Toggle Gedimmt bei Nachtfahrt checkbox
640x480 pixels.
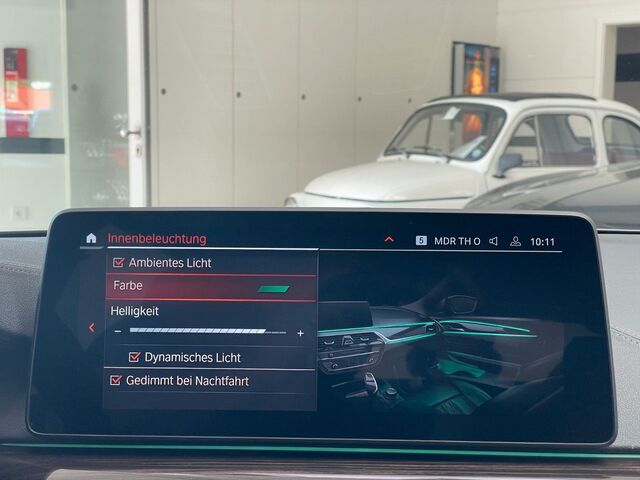point(116,381)
